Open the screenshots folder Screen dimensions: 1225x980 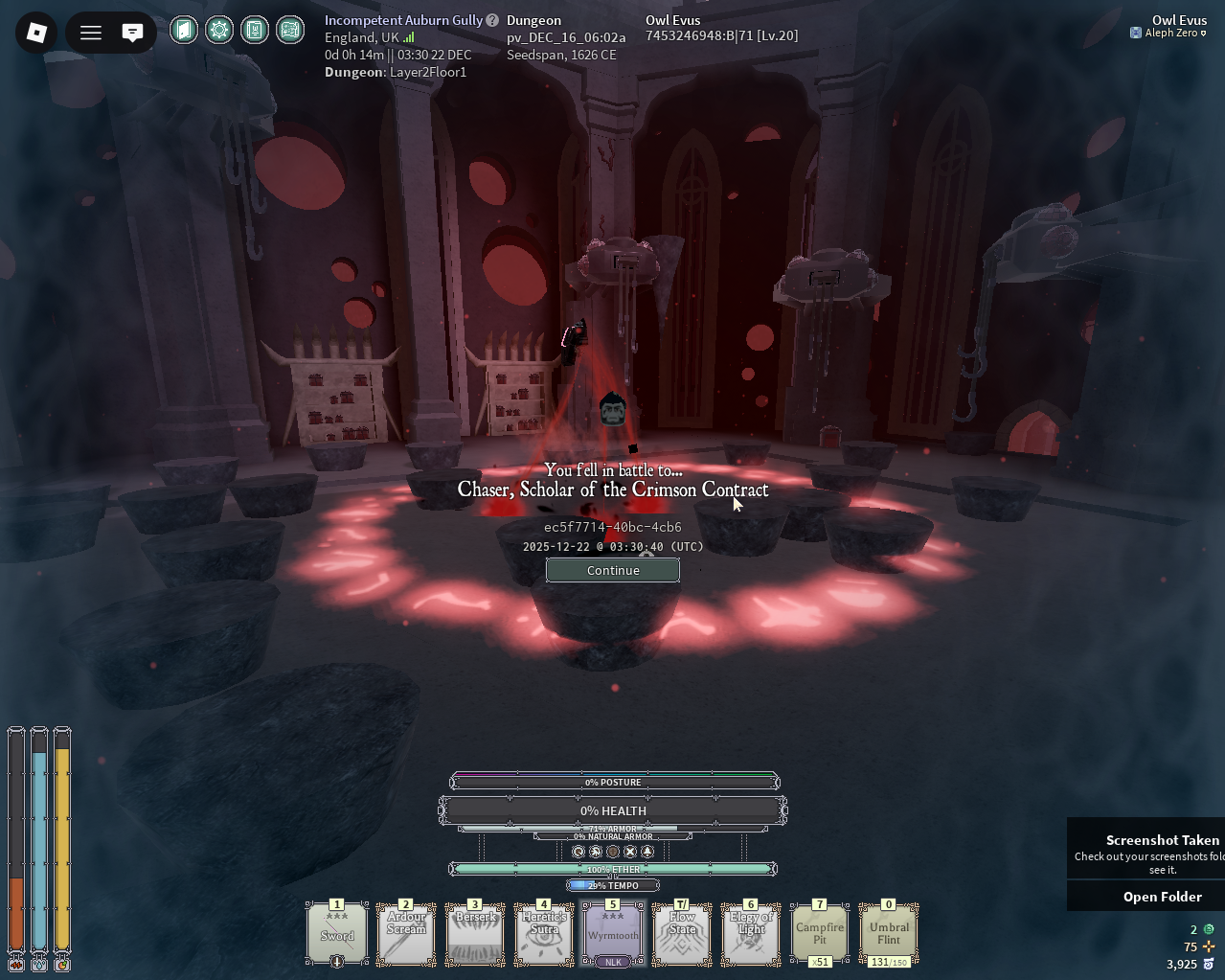[1162, 897]
